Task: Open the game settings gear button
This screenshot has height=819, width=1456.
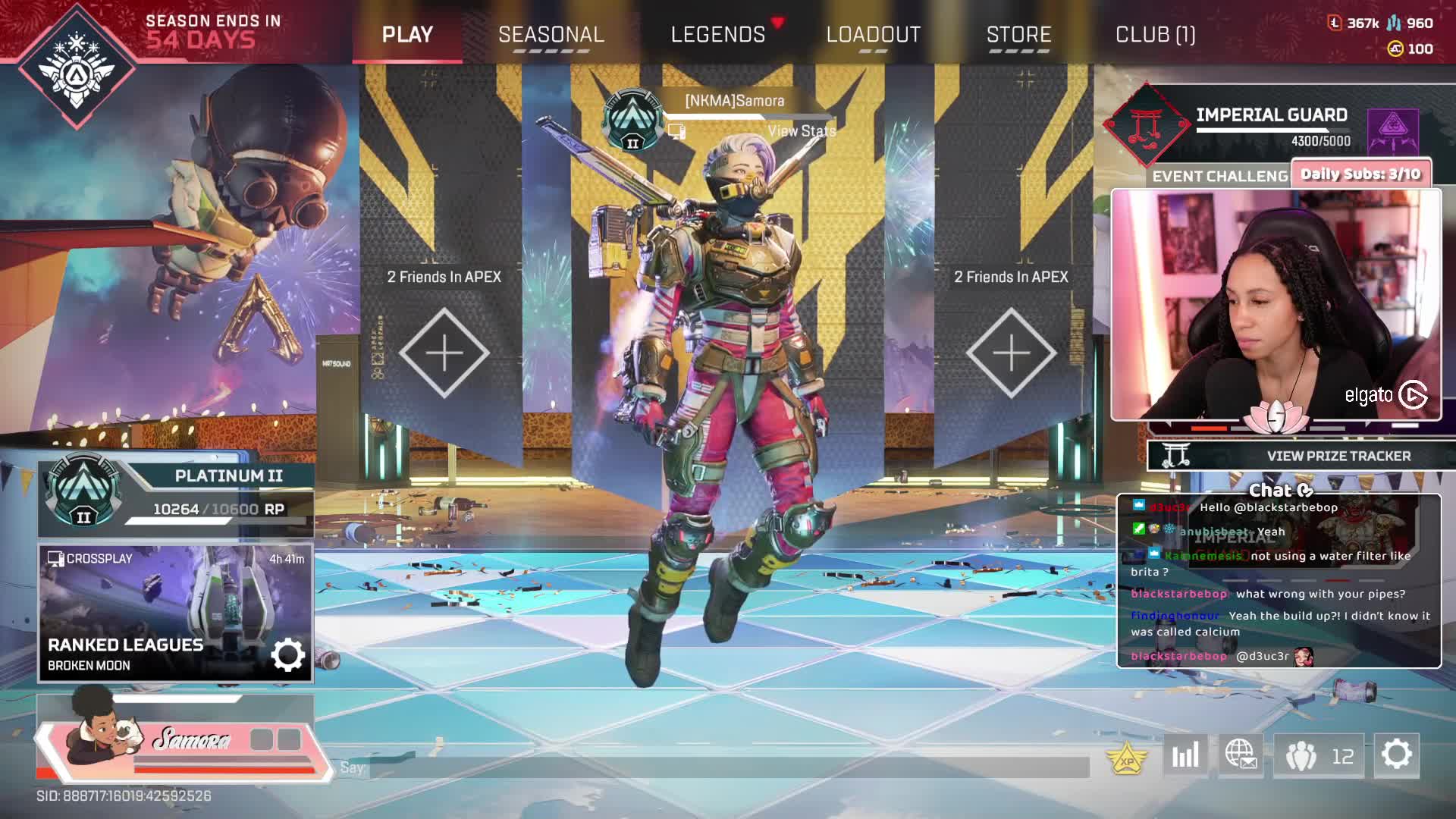Action: tap(1396, 755)
